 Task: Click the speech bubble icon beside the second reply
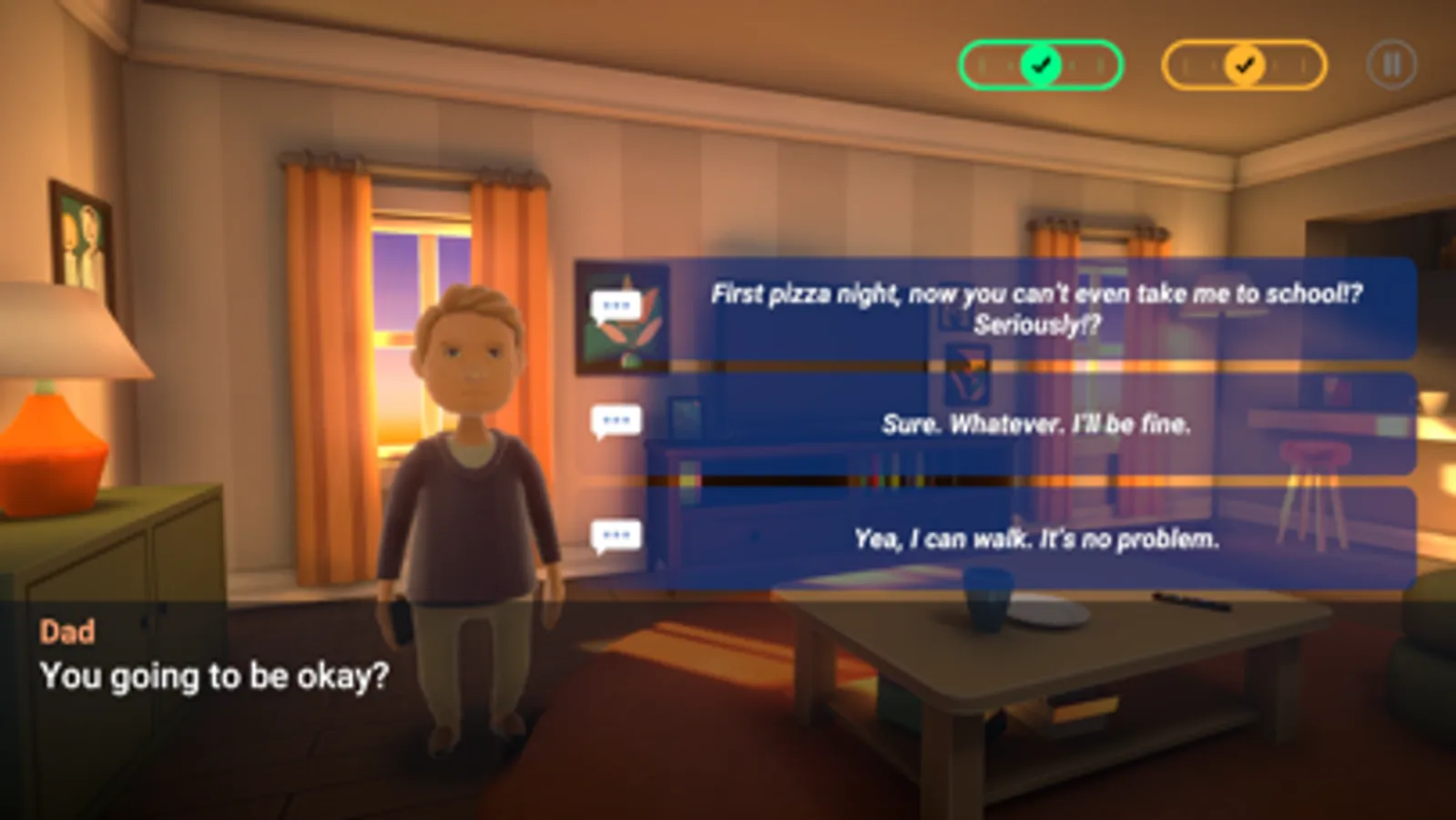coord(616,420)
